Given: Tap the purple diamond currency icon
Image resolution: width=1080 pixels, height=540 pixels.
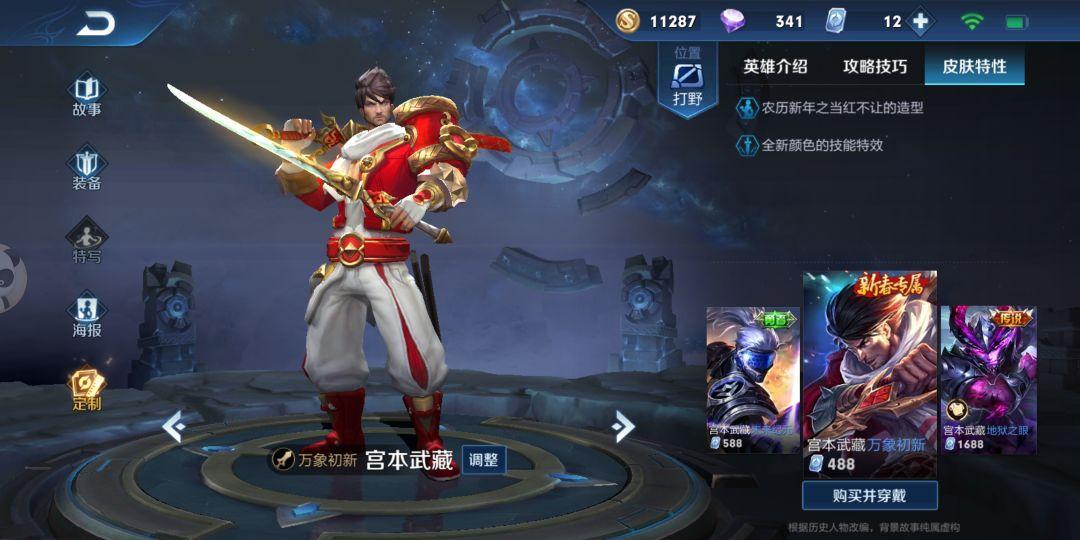Looking at the screenshot, I should pyautogui.click(x=733, y=21).
